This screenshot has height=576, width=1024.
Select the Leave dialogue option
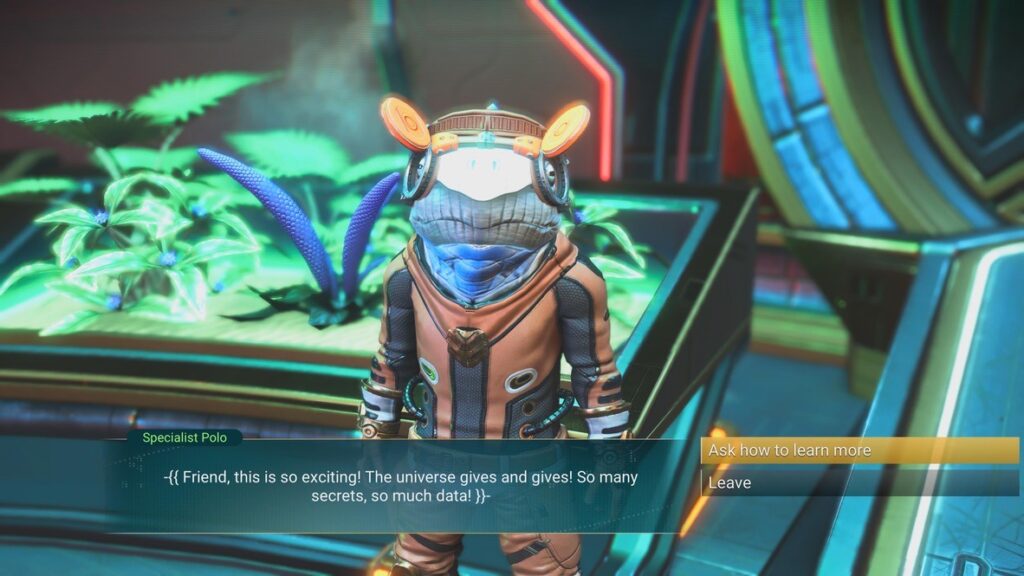(858, 483)
